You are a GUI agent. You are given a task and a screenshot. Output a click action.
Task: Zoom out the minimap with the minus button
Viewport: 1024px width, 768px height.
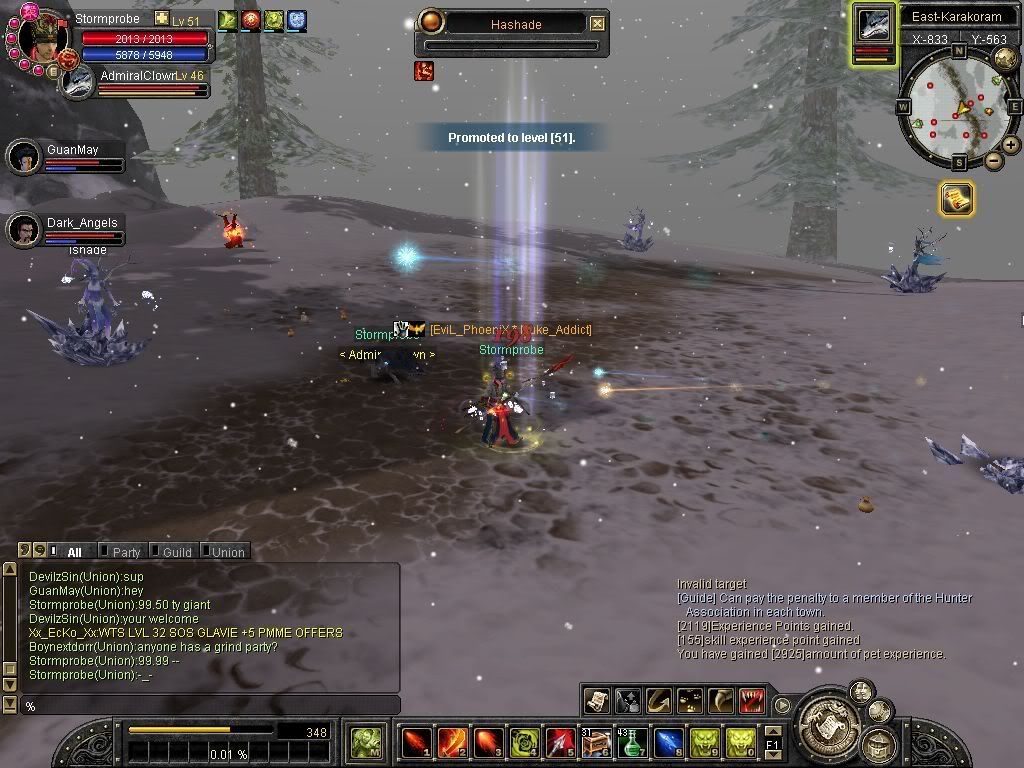[x=993, y=161]
